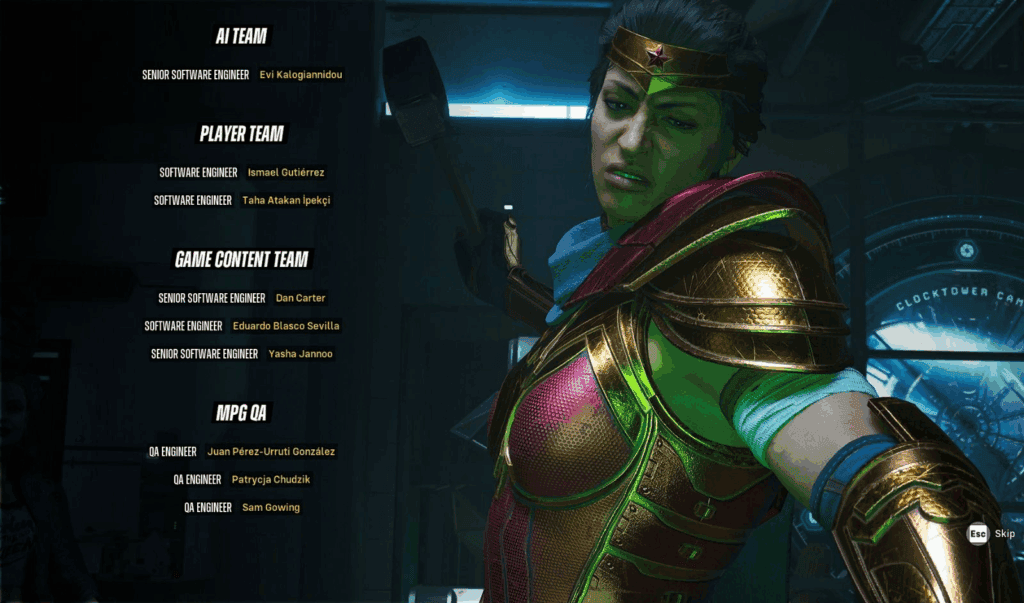Viewport: 1024px width, 603px height.
Task: Skip the credits sequence
Action: (992, 534)
